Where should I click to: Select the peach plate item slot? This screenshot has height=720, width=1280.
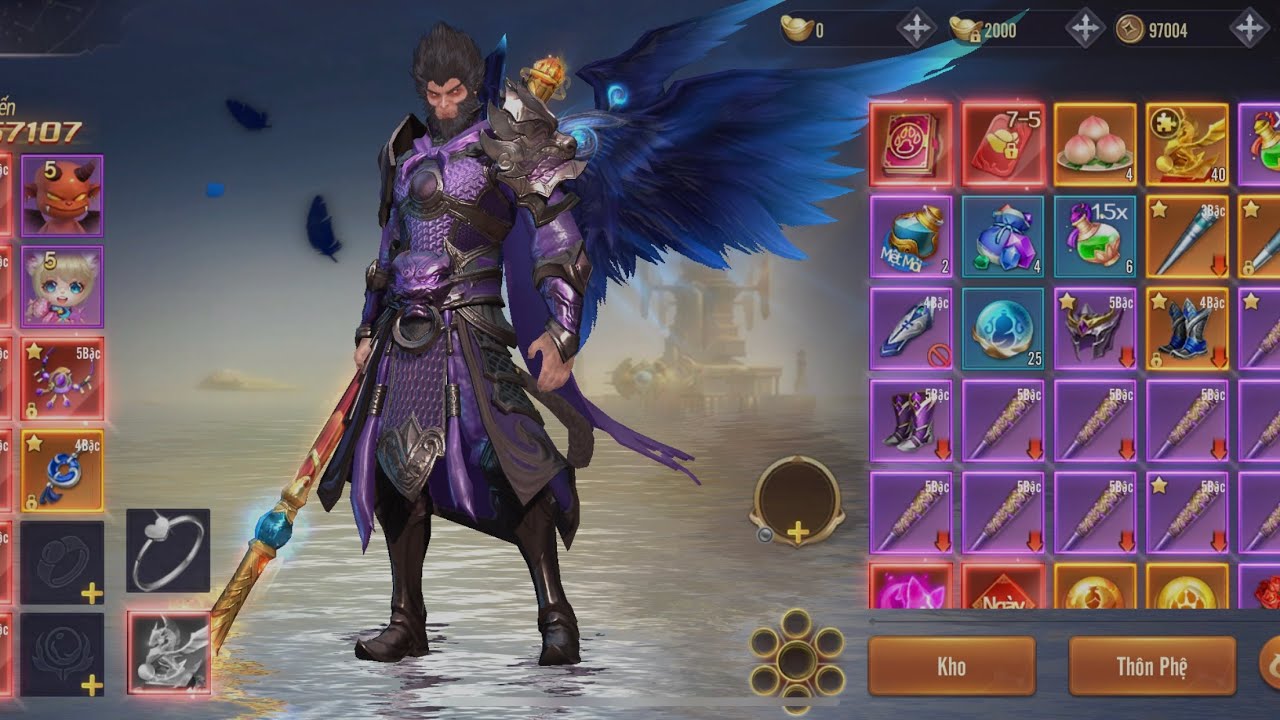point(1094,144)
